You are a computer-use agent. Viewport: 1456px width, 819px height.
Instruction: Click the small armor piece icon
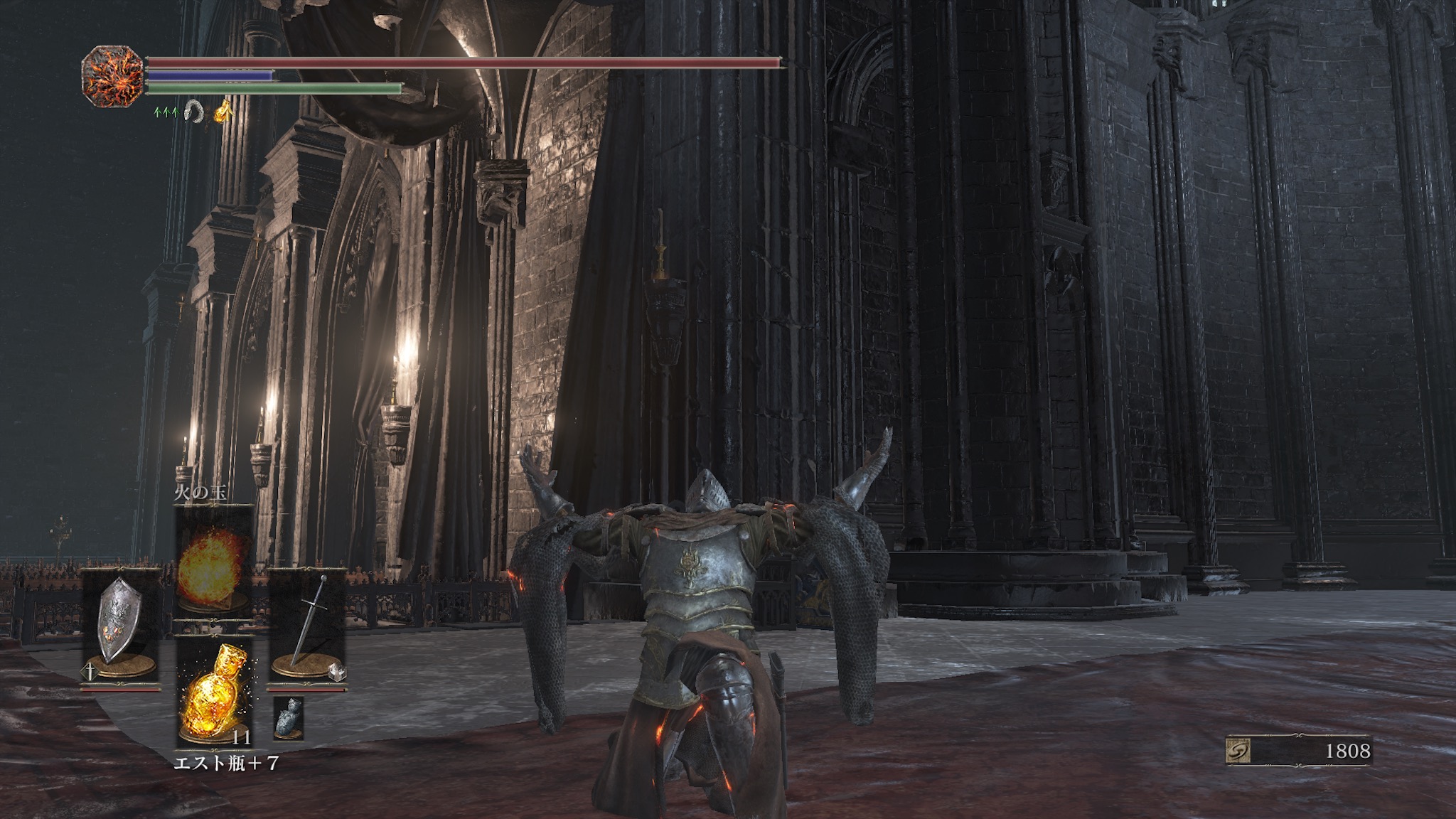pyautogui.click(x=289, y=717)
